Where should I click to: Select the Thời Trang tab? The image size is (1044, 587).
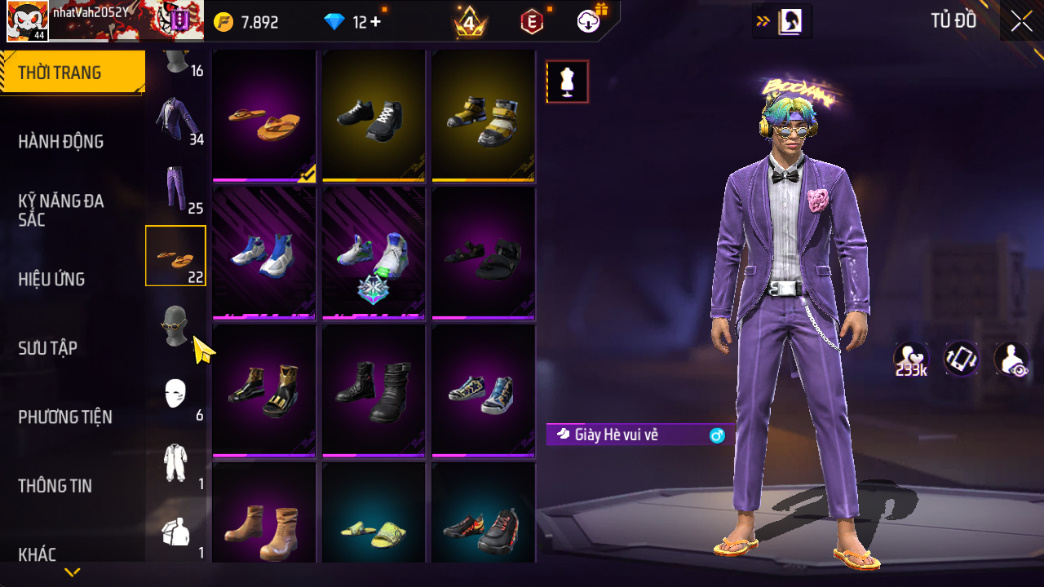60,72
